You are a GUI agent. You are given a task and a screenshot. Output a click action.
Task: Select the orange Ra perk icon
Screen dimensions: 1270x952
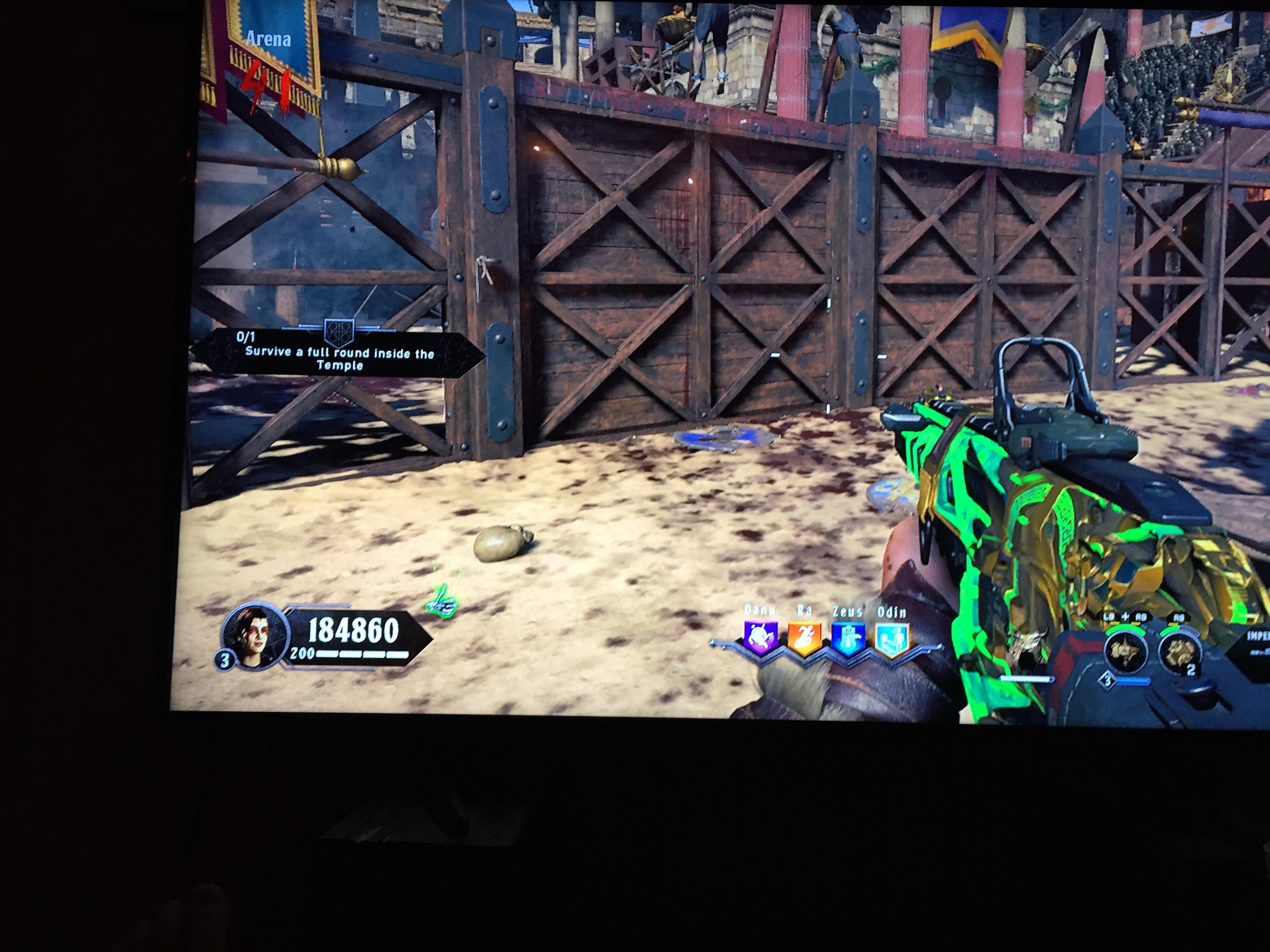pyautogui.click(x=804, y=637)
